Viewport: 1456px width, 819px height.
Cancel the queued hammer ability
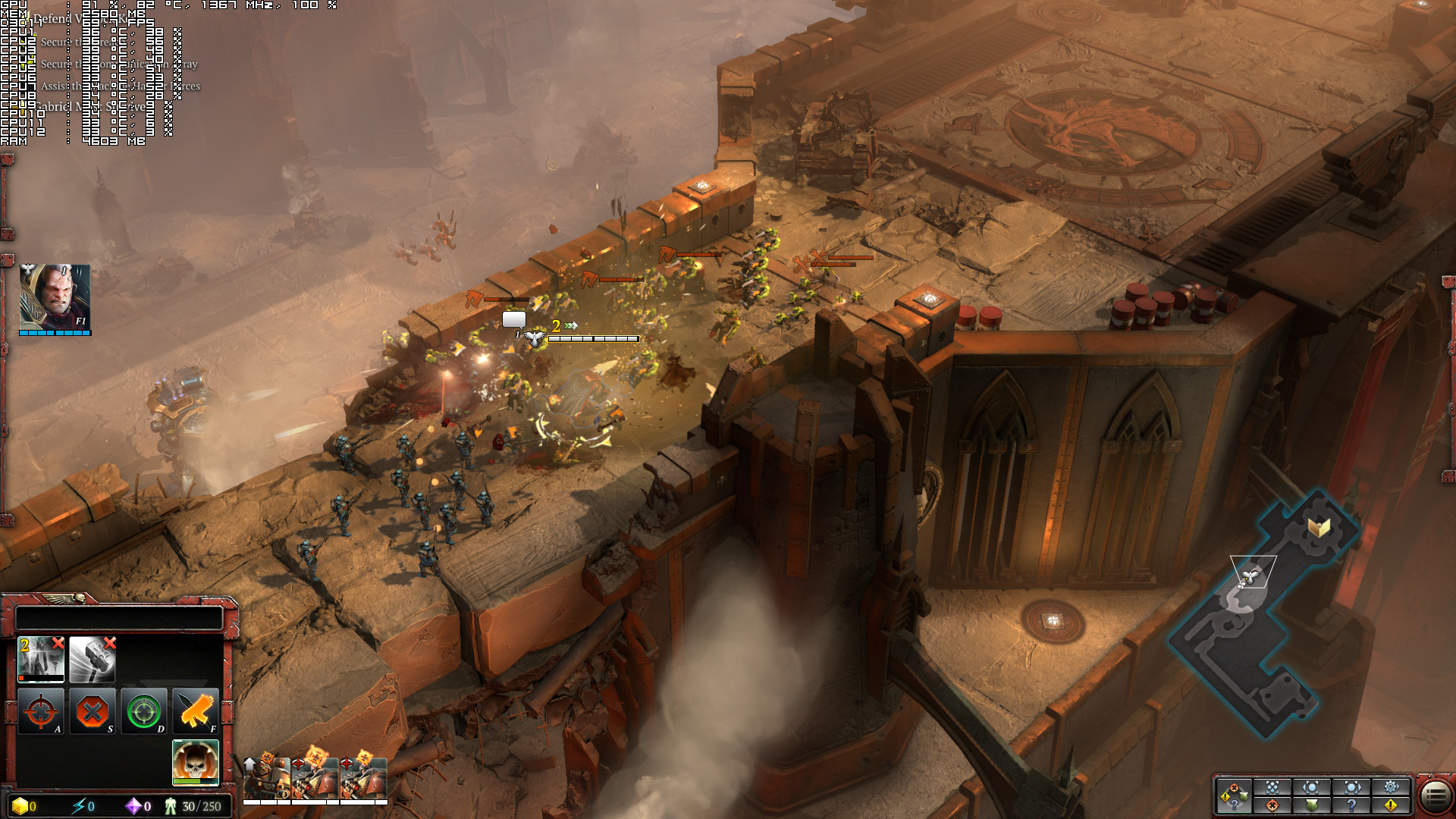(110, 644)
